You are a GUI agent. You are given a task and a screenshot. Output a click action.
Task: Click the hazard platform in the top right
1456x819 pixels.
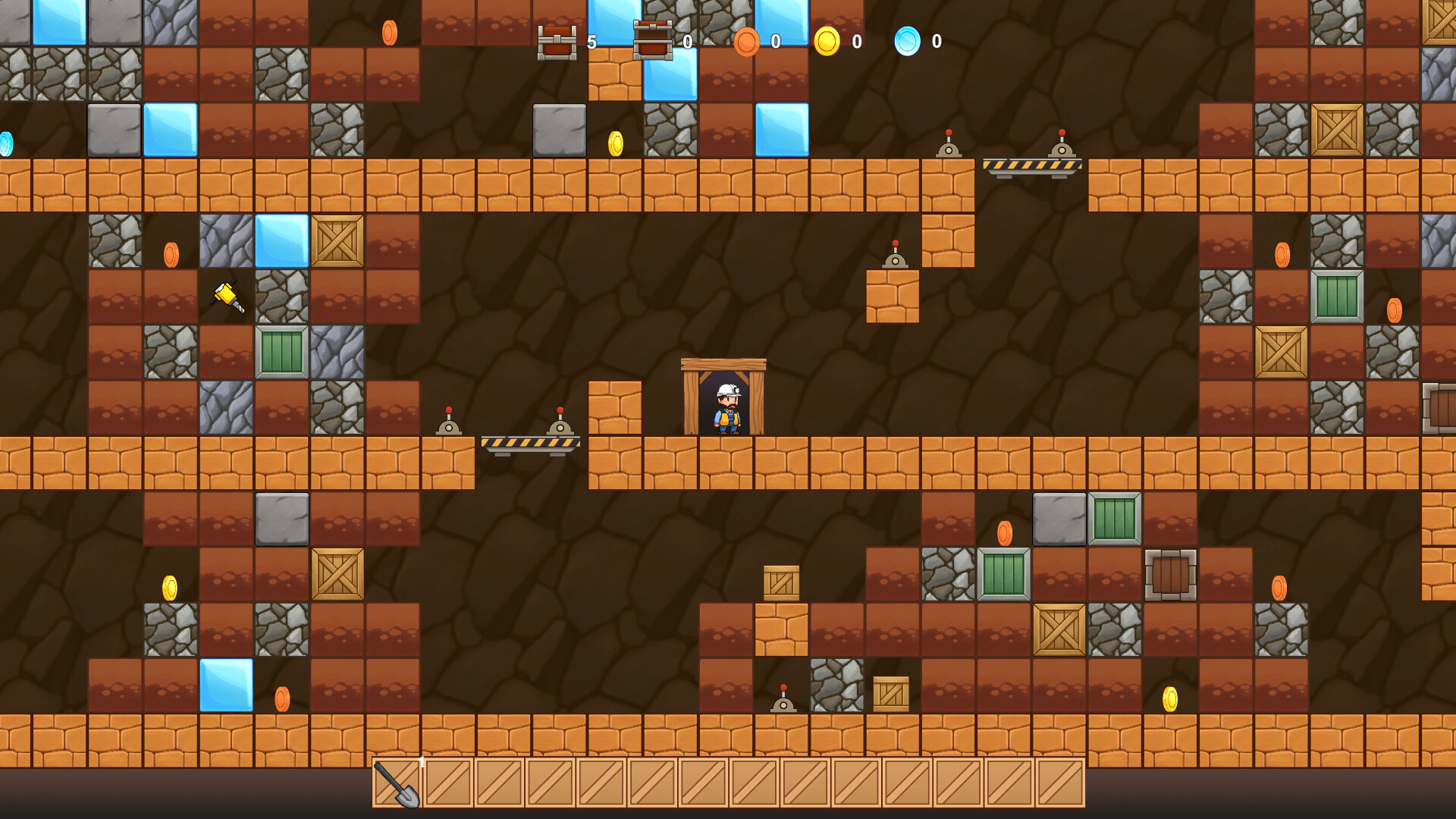[1031, 163]
